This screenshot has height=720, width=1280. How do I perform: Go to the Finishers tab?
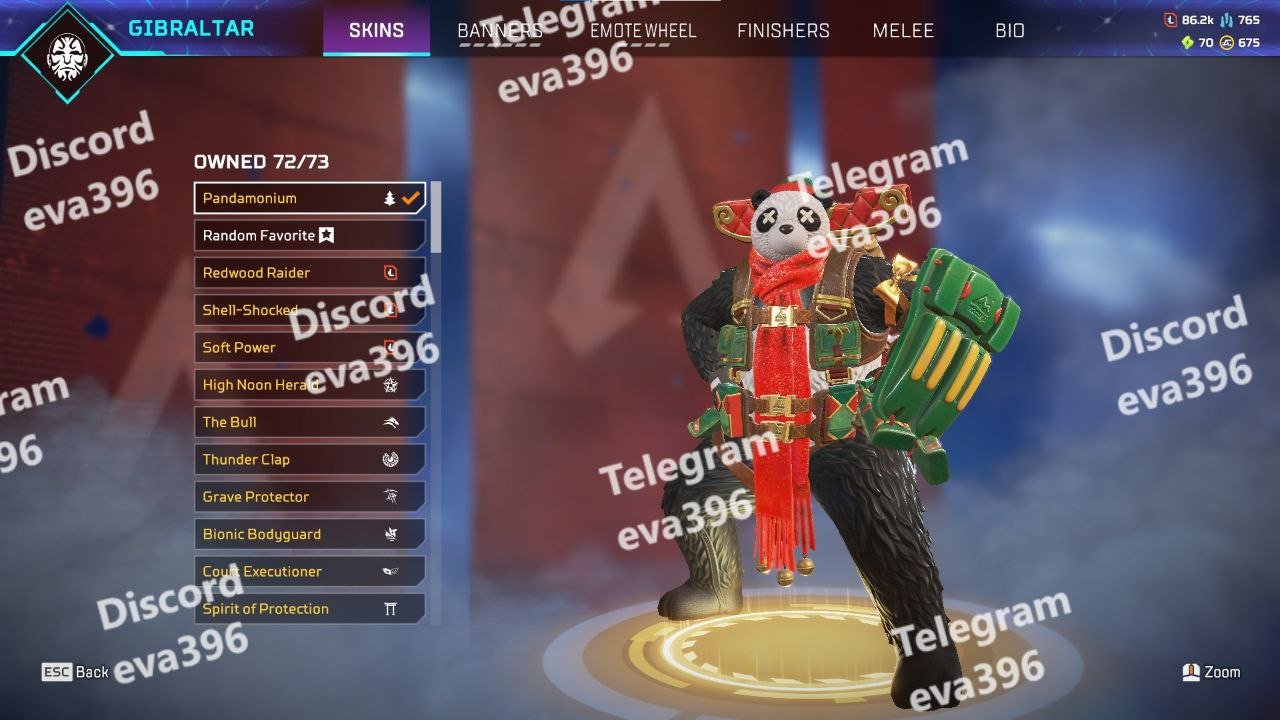[783, 31]
